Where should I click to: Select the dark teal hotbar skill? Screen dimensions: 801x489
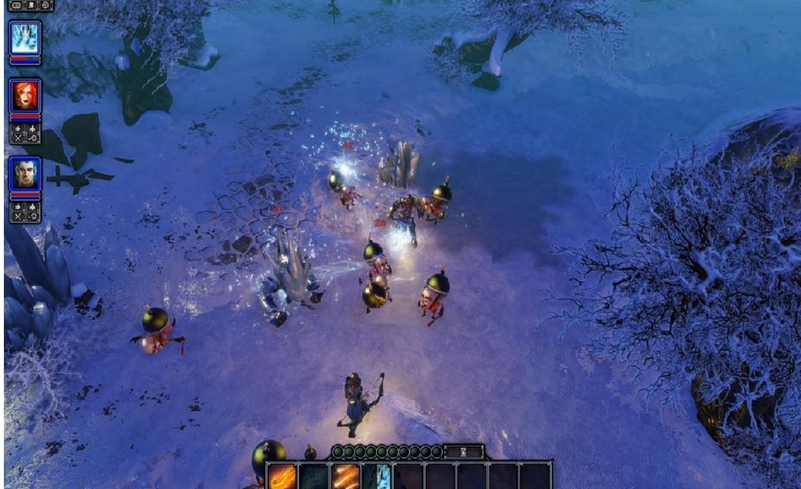(x=314, y=476)
